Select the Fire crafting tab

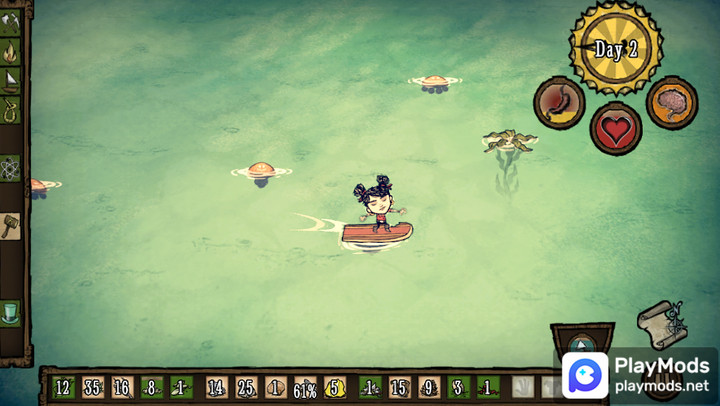[x=10, y=51]
